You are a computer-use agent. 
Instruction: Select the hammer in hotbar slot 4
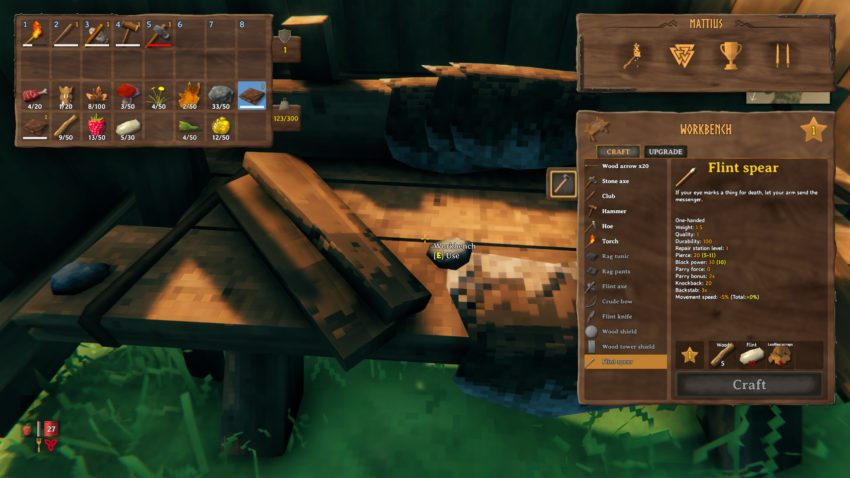point(128,34)
